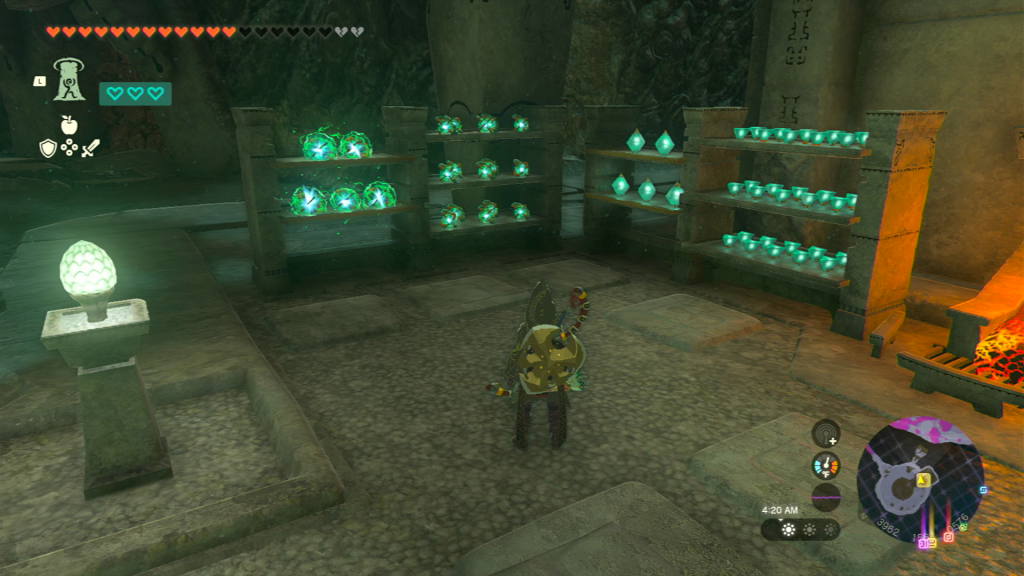
Task: Click the blue shrine marker on minimap edge
Action: coord(982,491)
